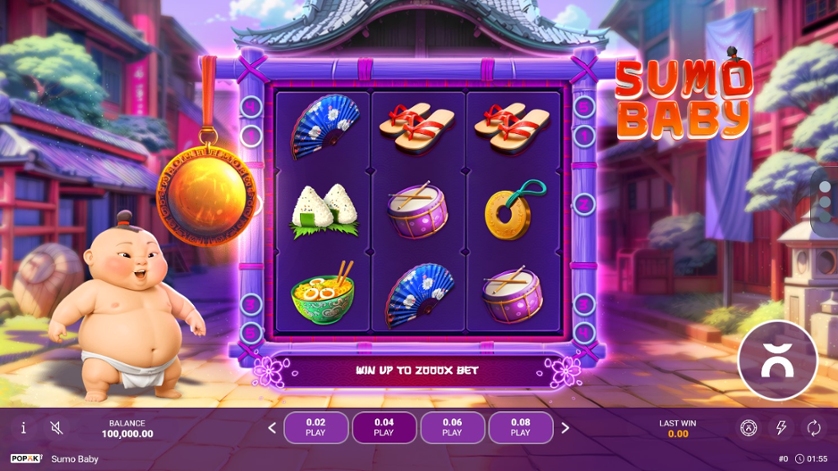
Task: Play with the 0.02 bet
Action: pos(316,428)
